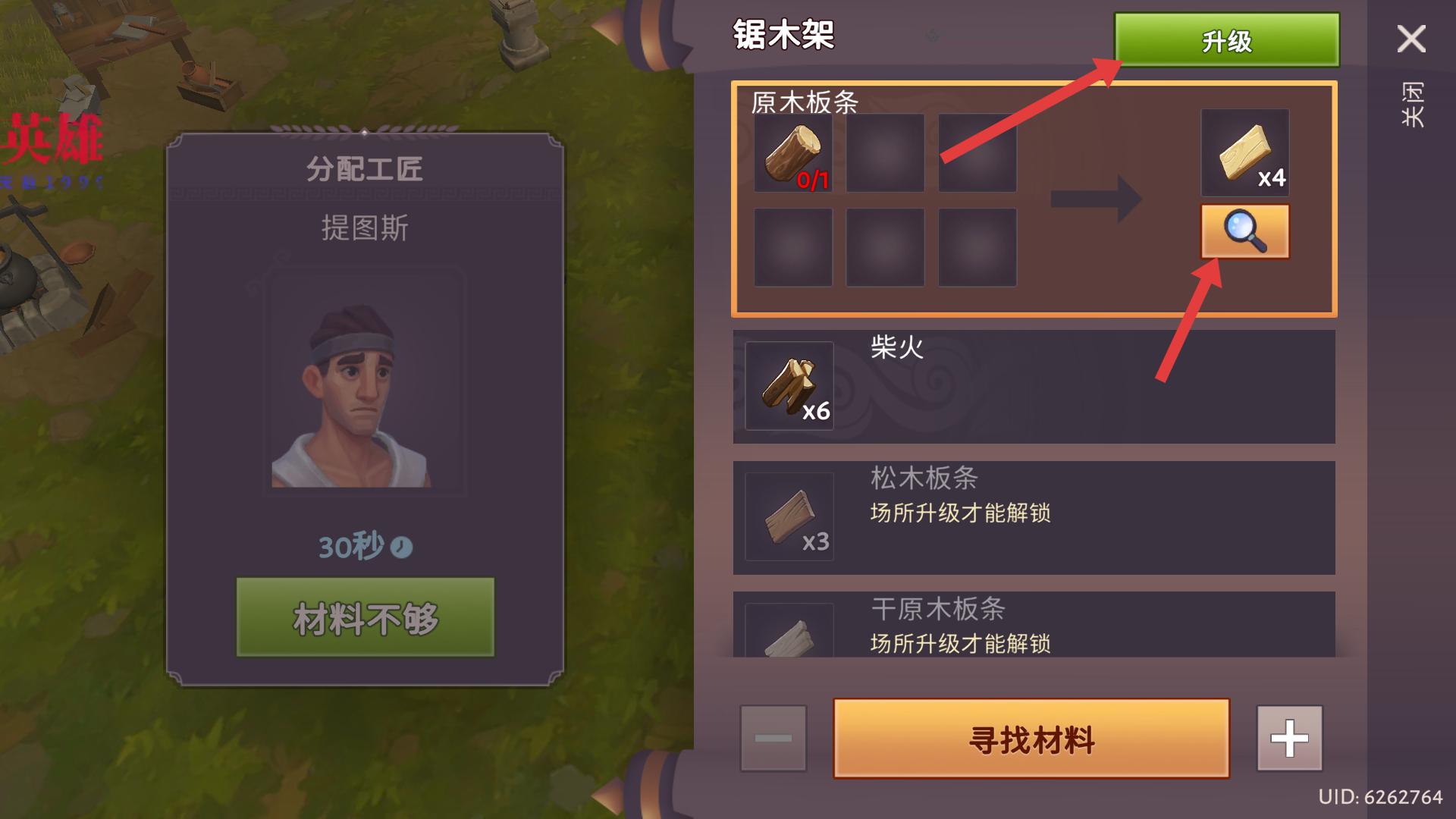Click the green 升级 upgrade button

1225,40
